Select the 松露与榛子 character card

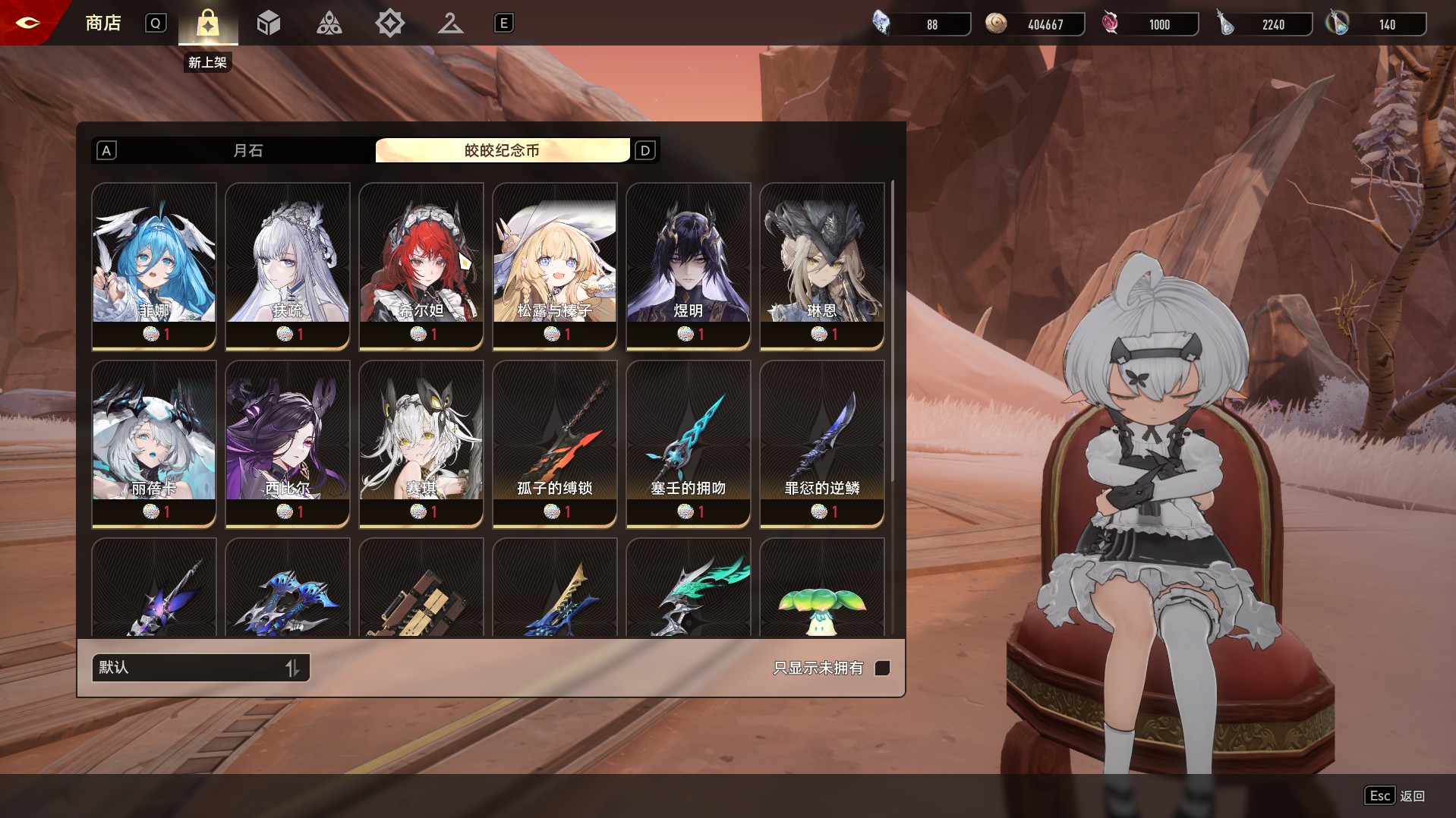point(555,266)
